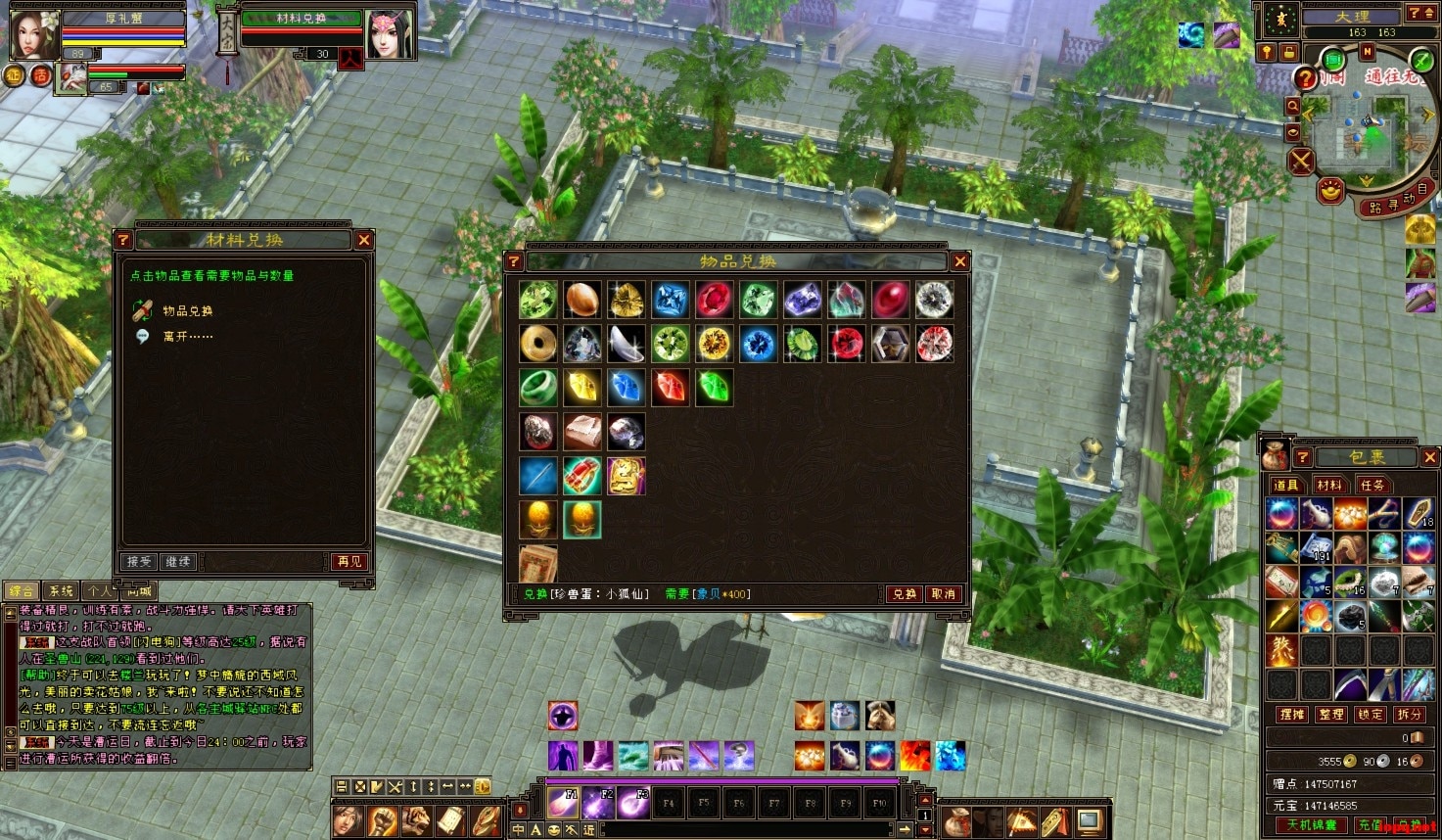Select the golden egg in the exchange list
Screen dimensions: 1442x840
[537, 519]
